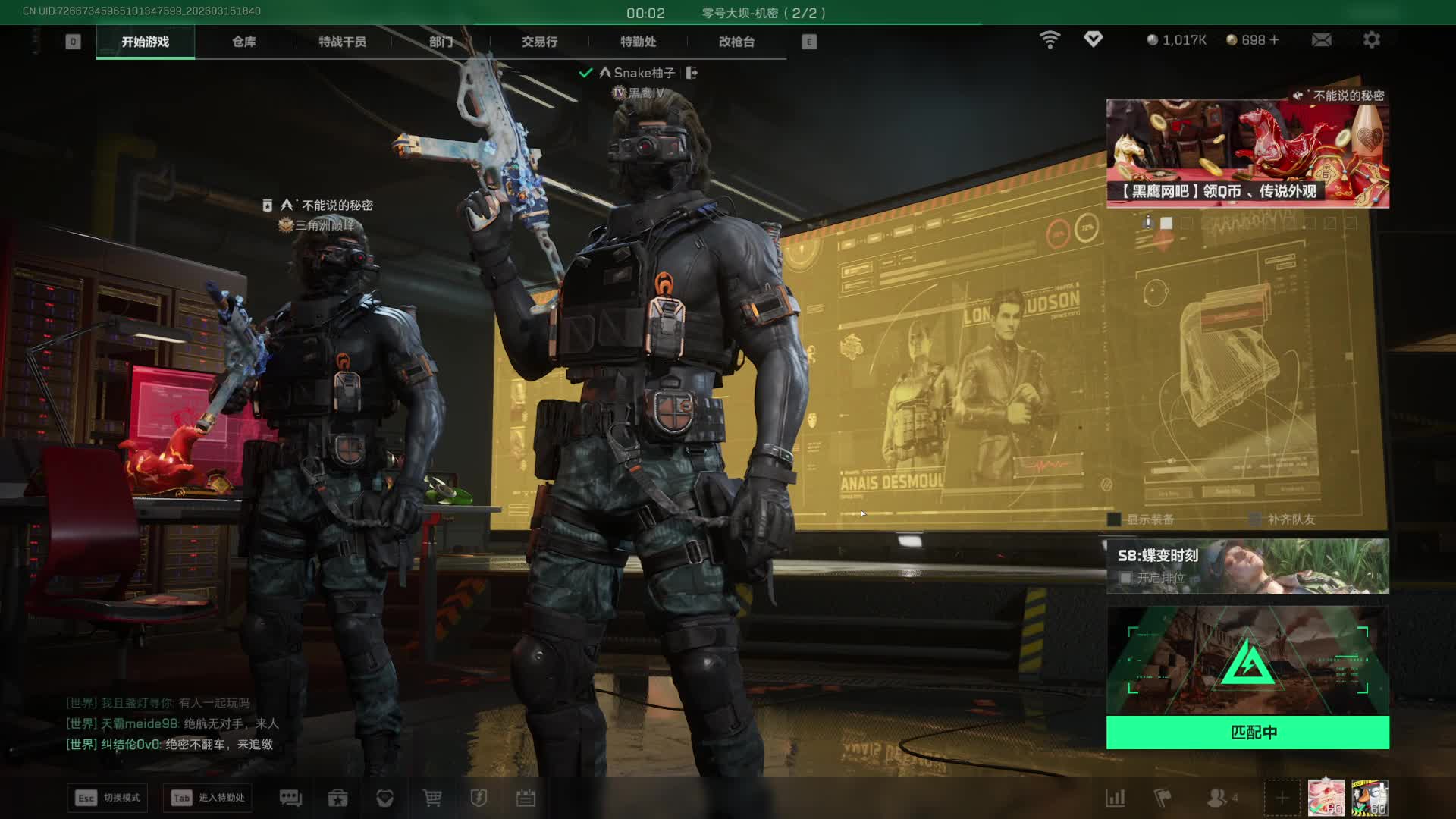
Task: Open the shopping cart store icon
Action: [x=432, y=798]
